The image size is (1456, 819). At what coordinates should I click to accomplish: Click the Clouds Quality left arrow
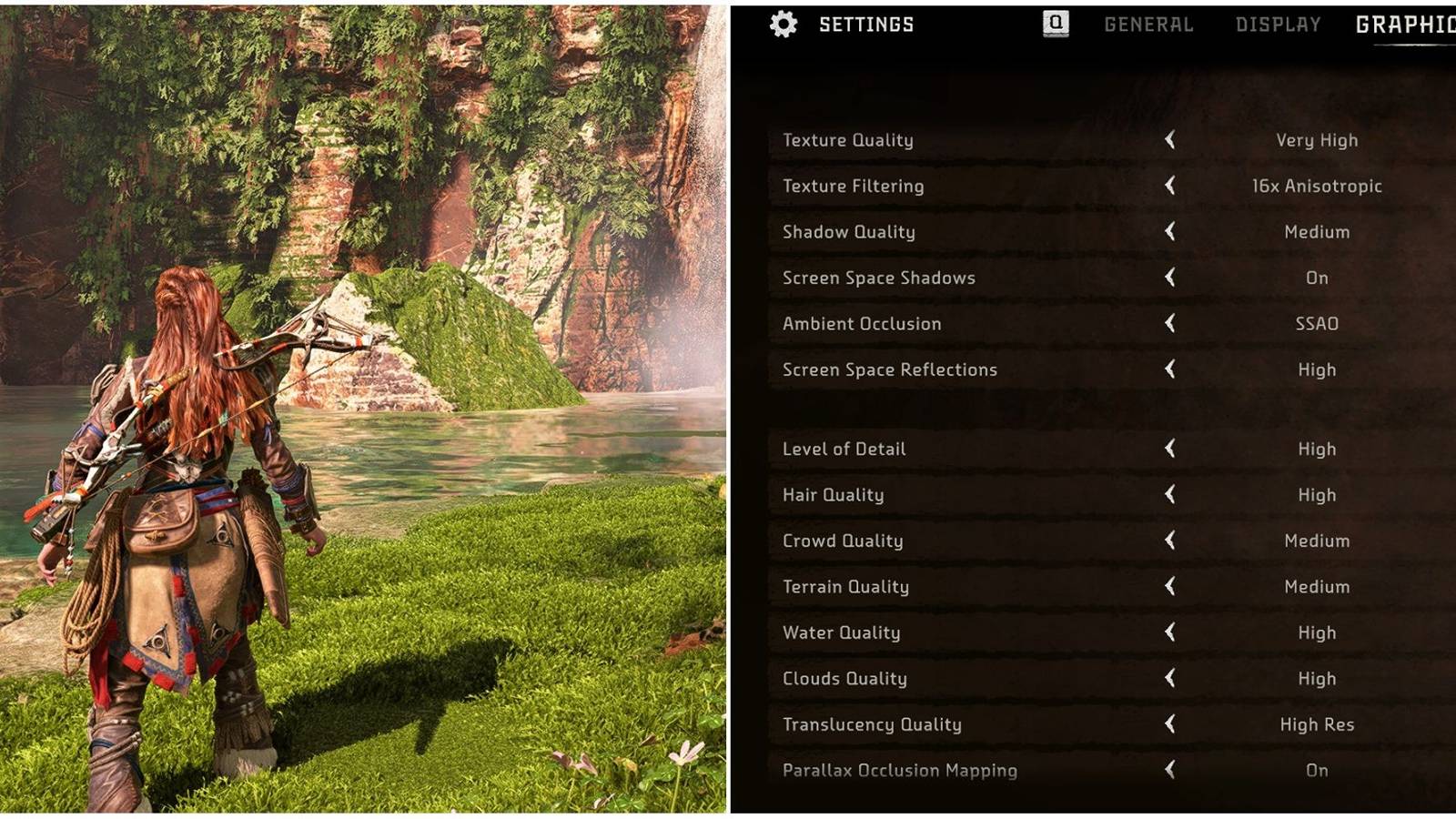(1172, 678)
